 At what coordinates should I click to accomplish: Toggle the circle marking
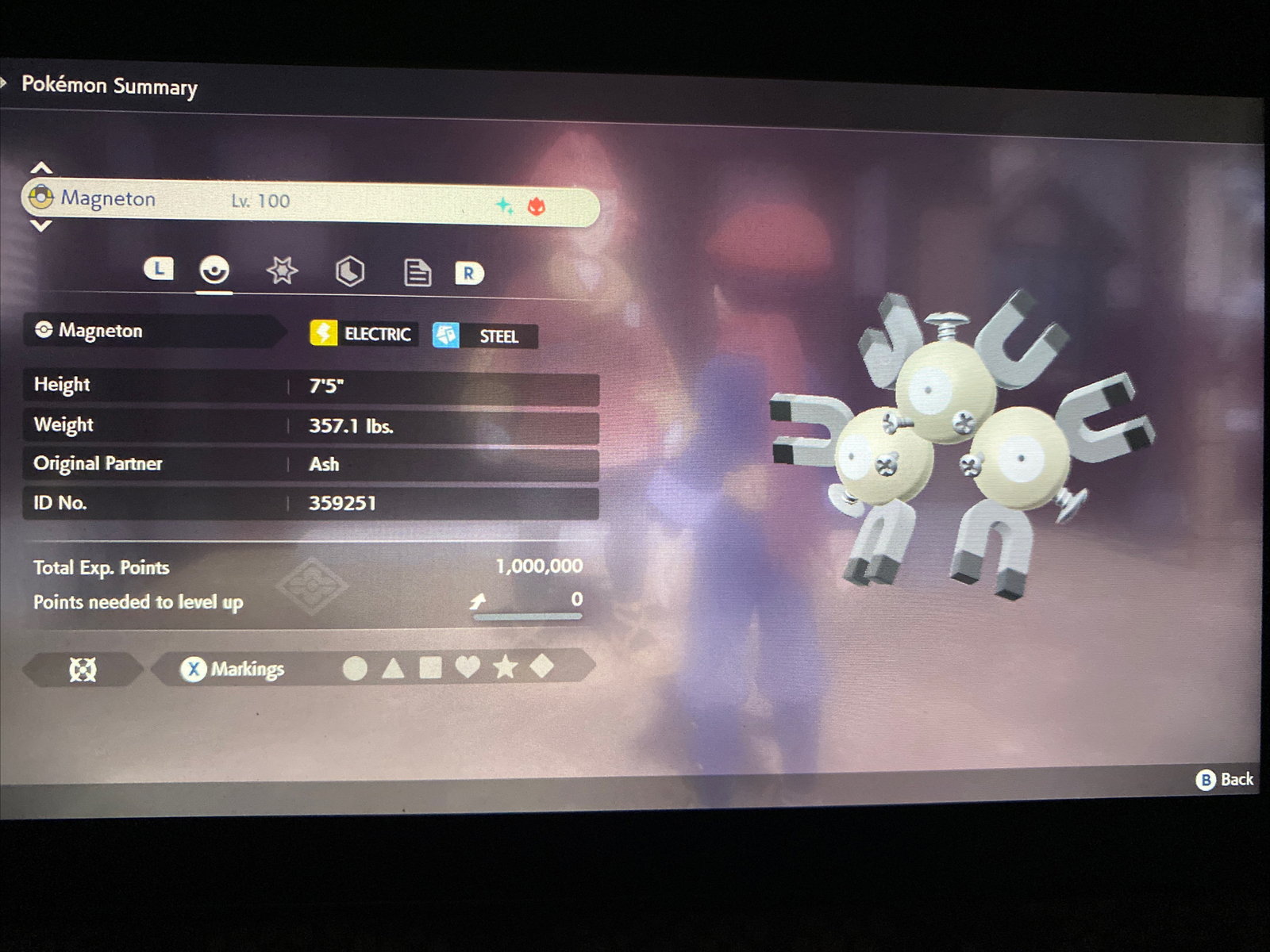[x=356, y=669]
